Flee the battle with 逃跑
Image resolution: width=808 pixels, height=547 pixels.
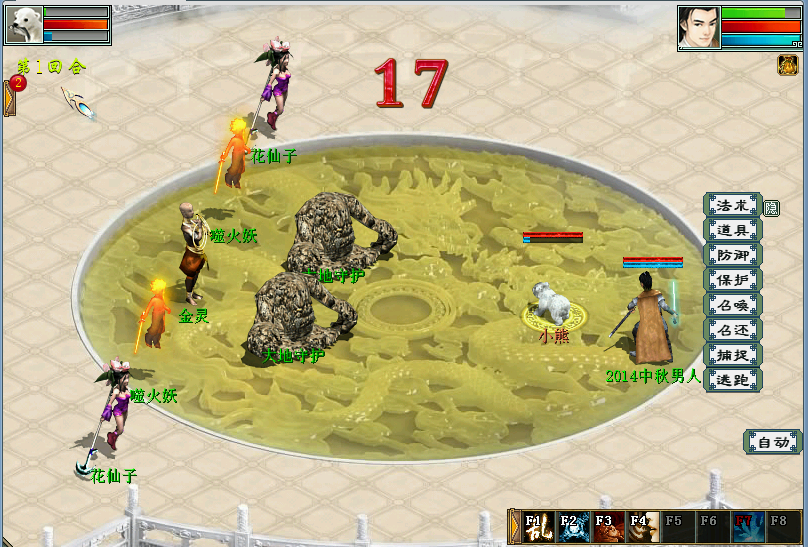click(732, 380)
